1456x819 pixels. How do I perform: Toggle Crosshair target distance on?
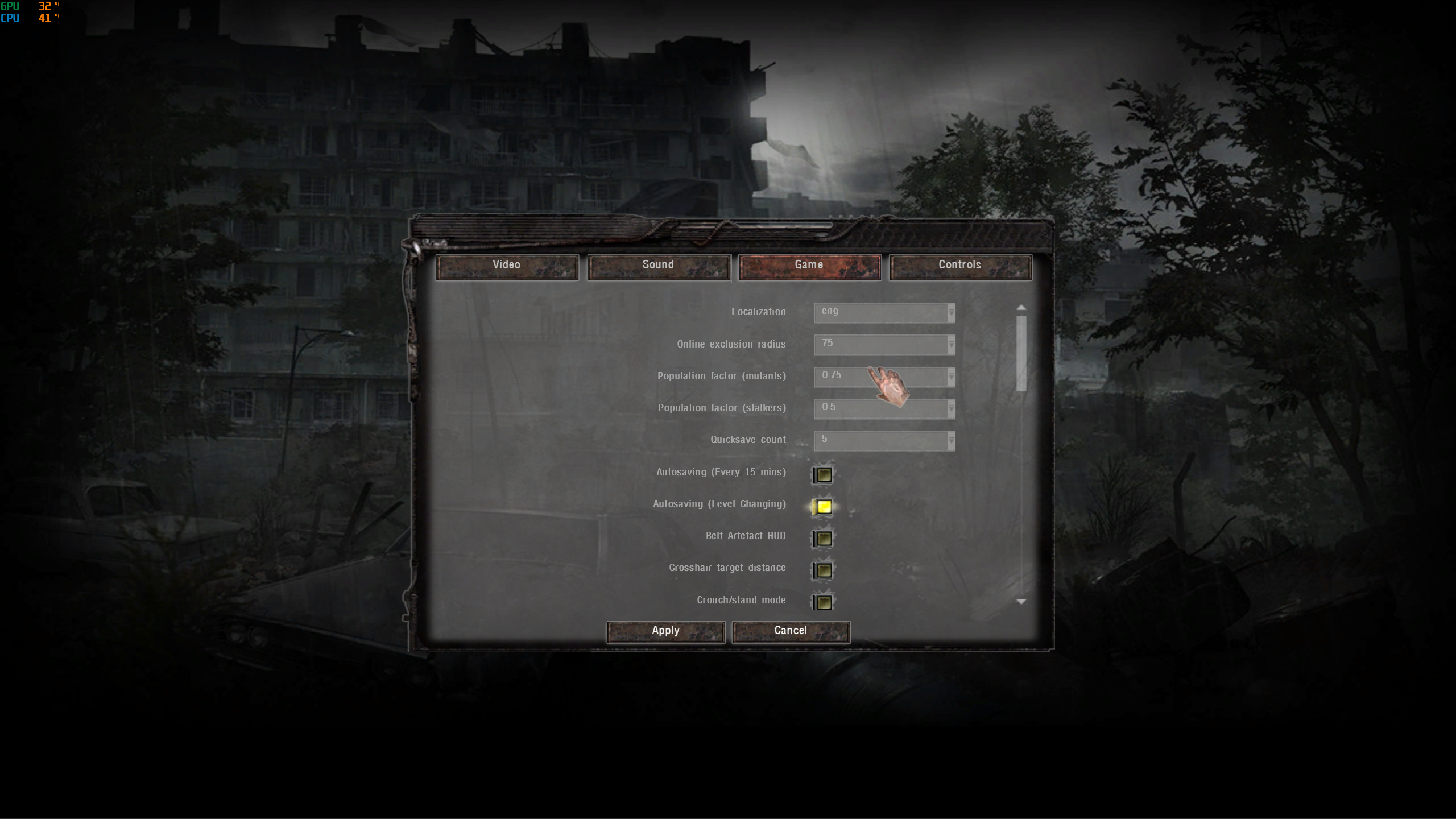pos(824,570)
